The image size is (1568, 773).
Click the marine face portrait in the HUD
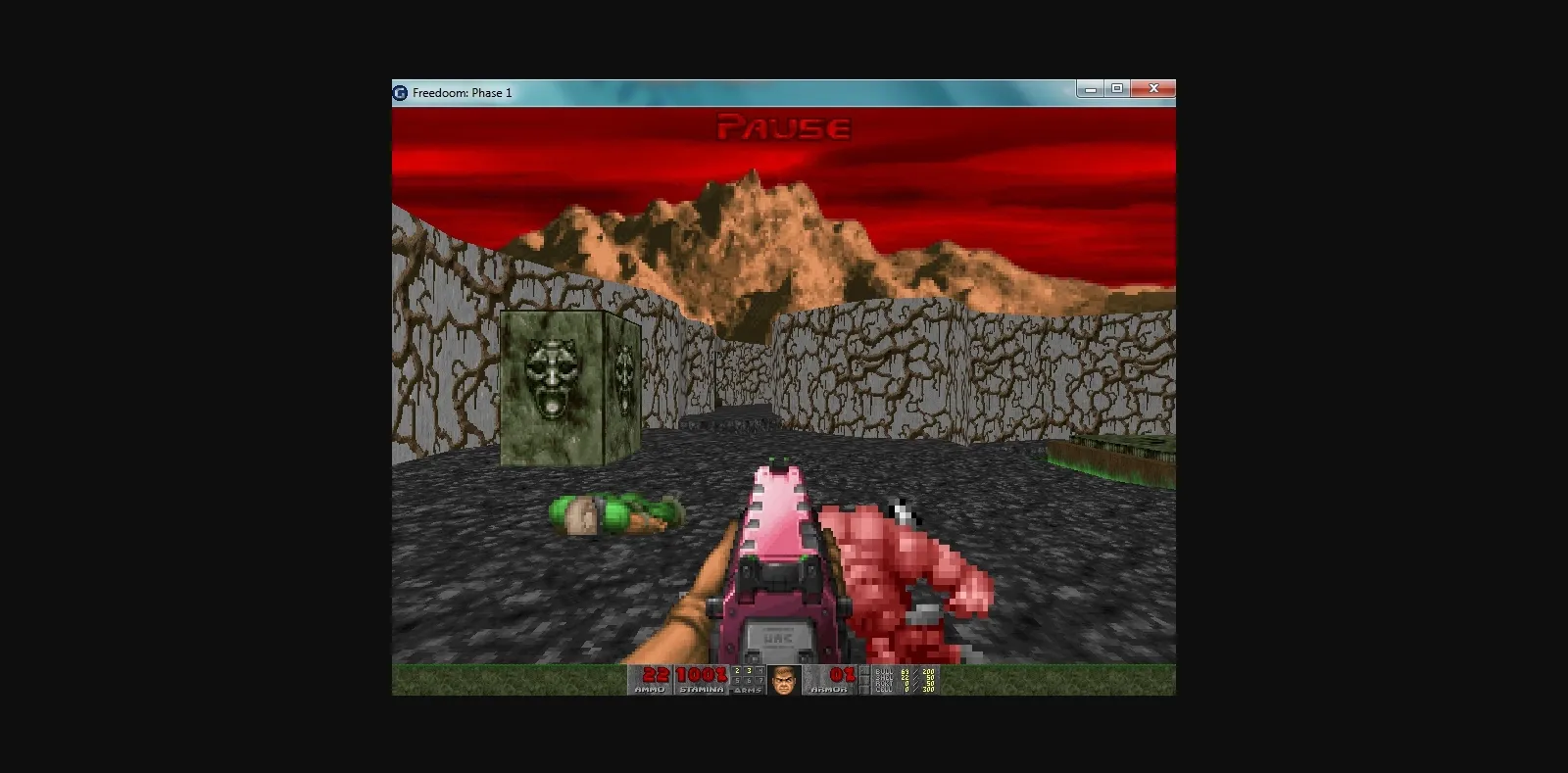(x=784, y=681)
